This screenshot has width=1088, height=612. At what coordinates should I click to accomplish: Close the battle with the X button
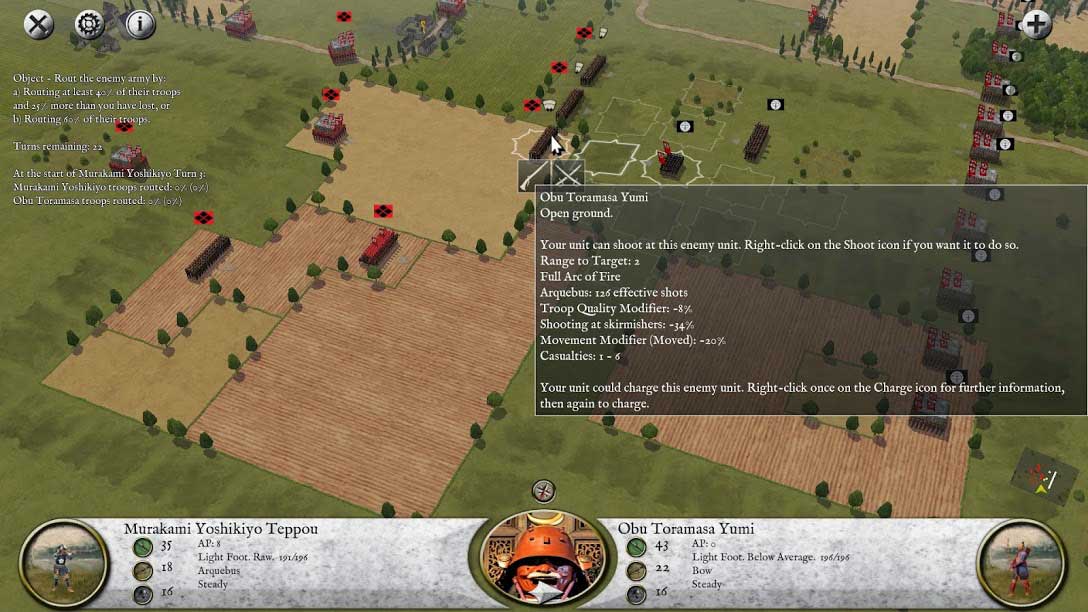39,25
